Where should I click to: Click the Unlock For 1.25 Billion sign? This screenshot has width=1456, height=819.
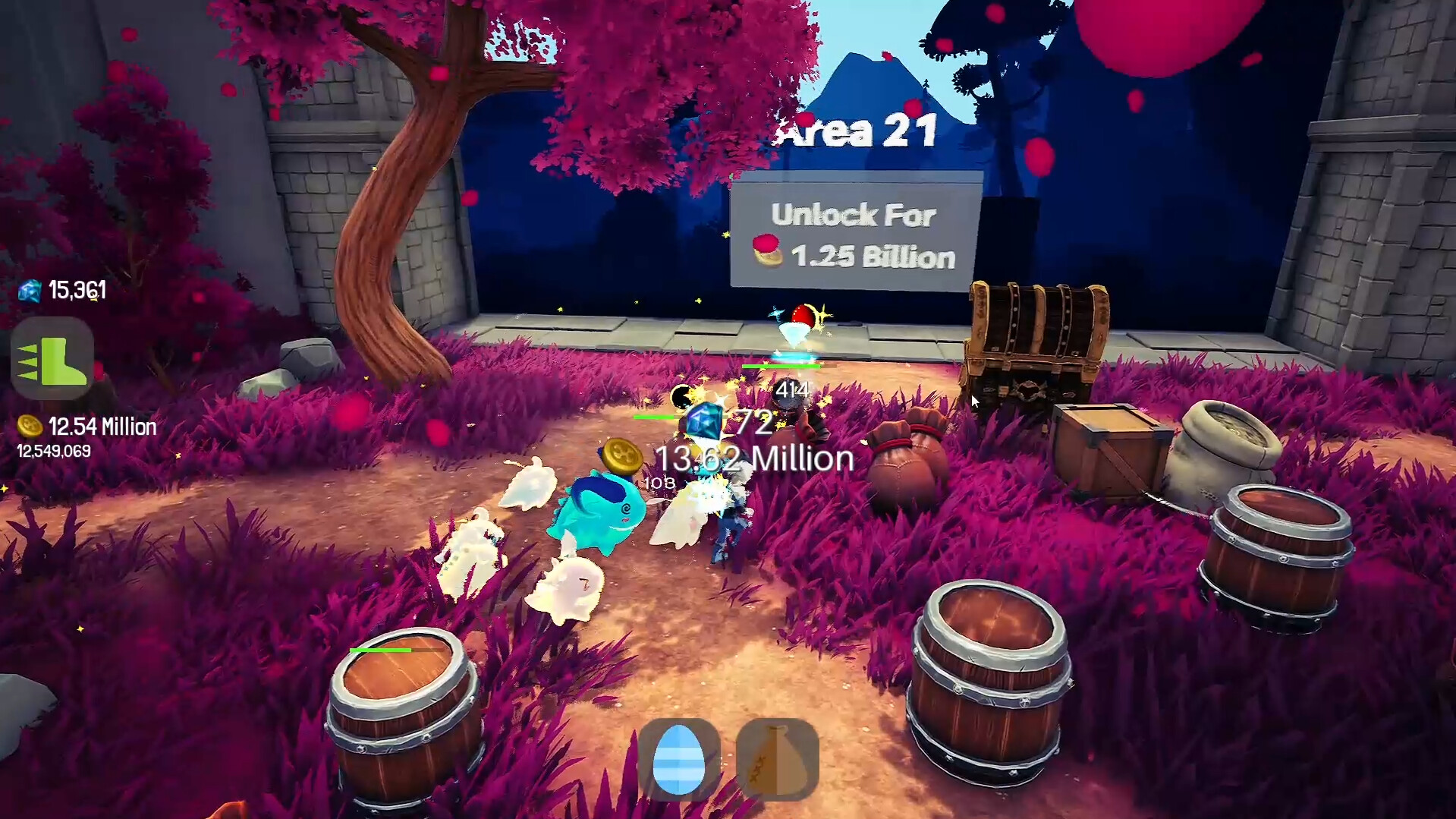[x=853, y=234]
